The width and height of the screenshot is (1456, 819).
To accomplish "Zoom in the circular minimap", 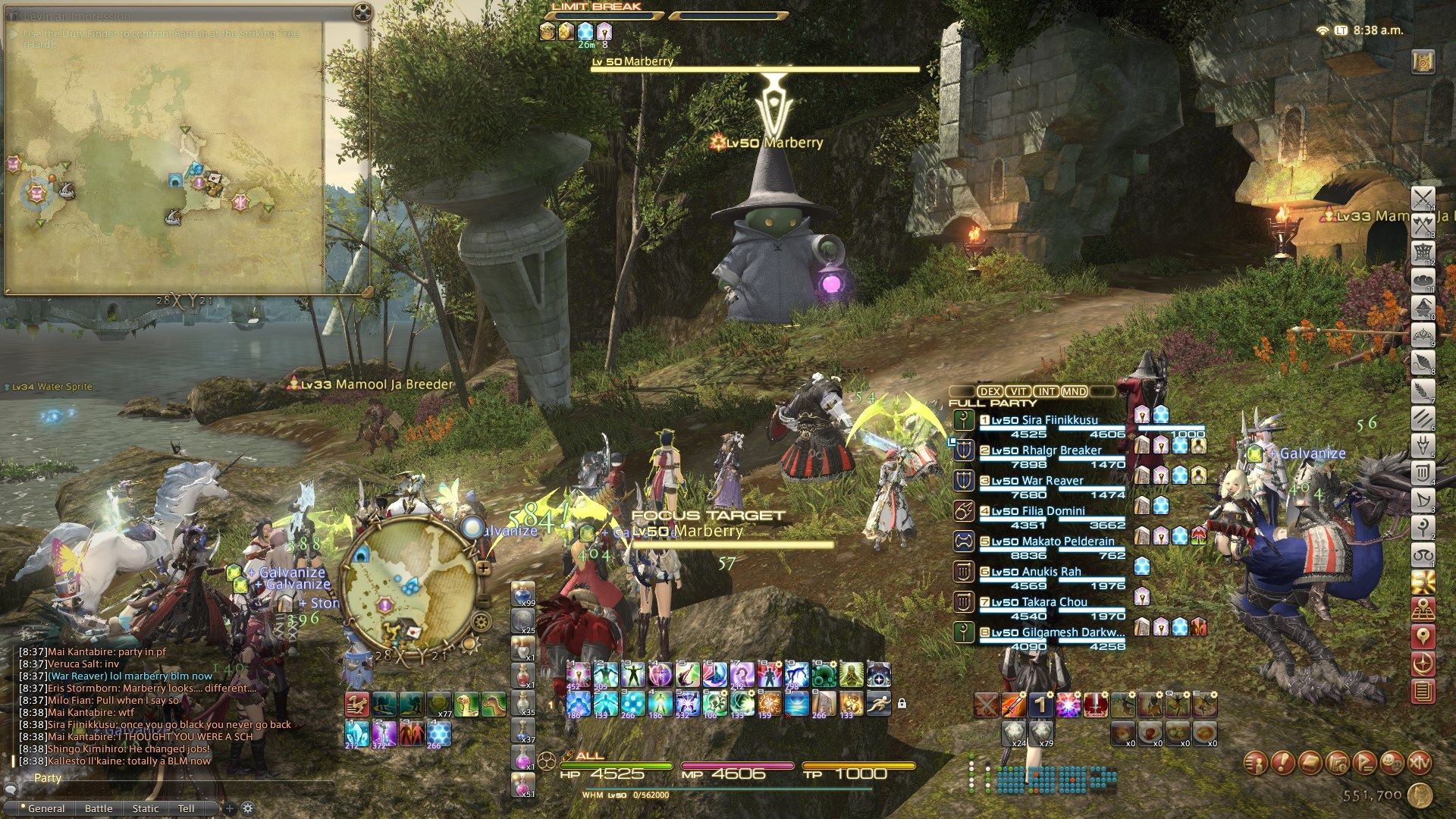I will (x=483, y=567).
